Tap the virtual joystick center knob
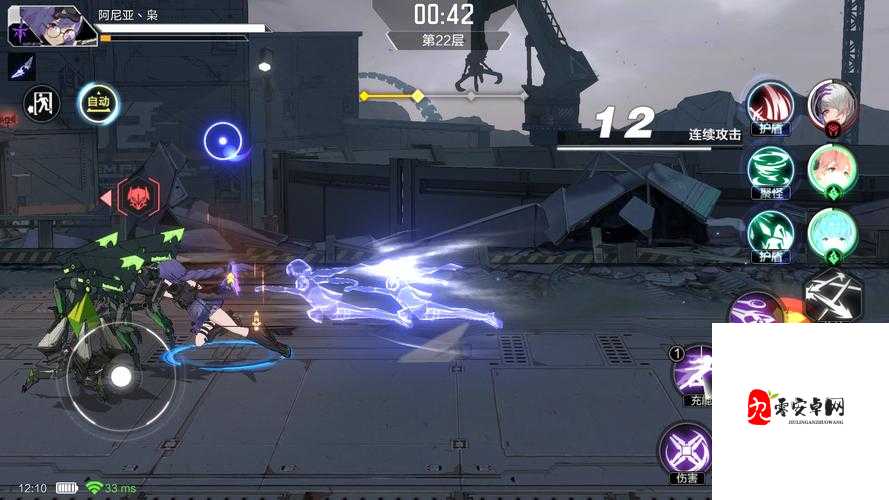Image resolution: width=889 pixels, height=500 pixels. [x=121, y=376]
